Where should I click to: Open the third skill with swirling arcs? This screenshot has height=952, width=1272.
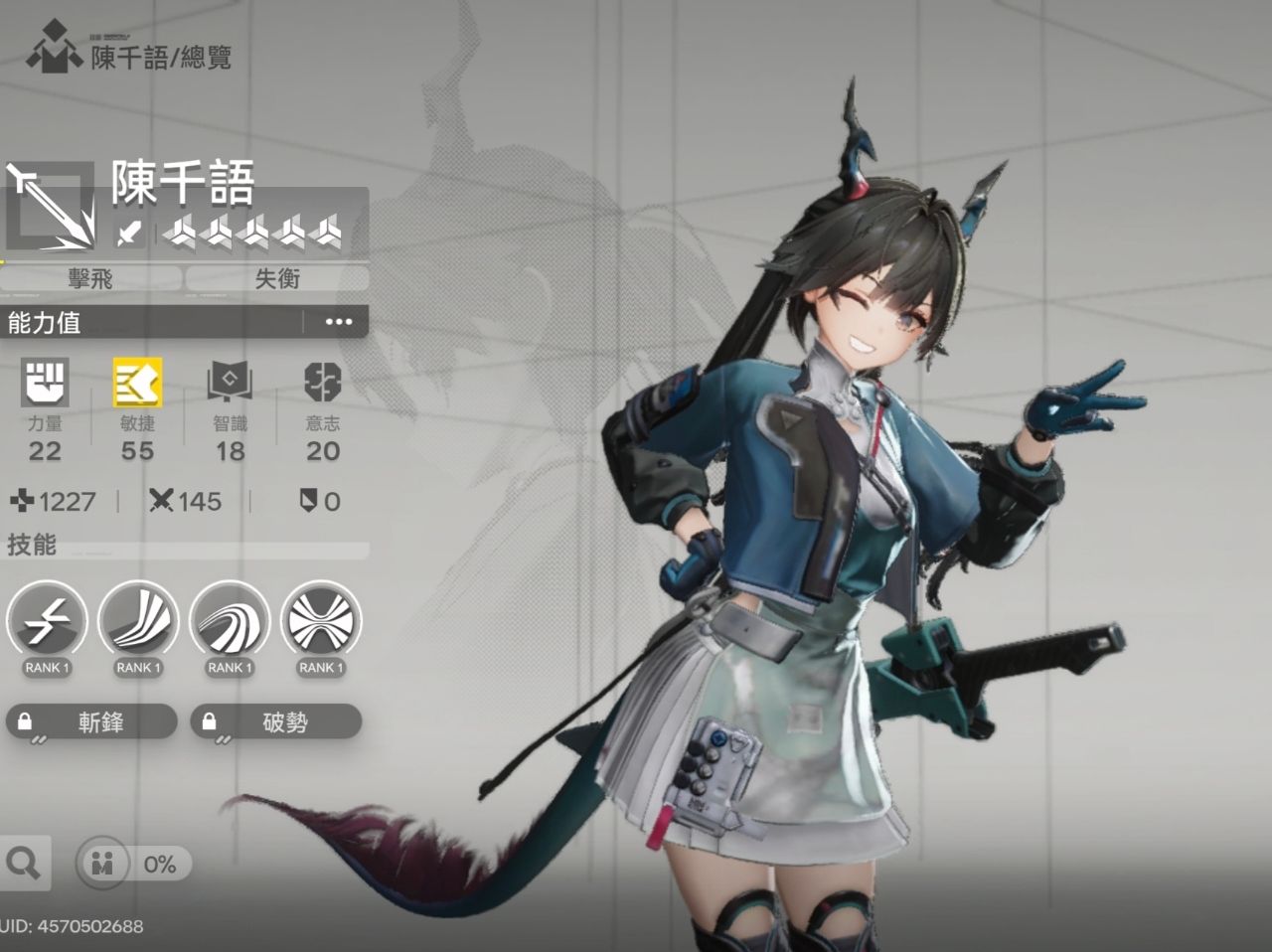point(230,621)
